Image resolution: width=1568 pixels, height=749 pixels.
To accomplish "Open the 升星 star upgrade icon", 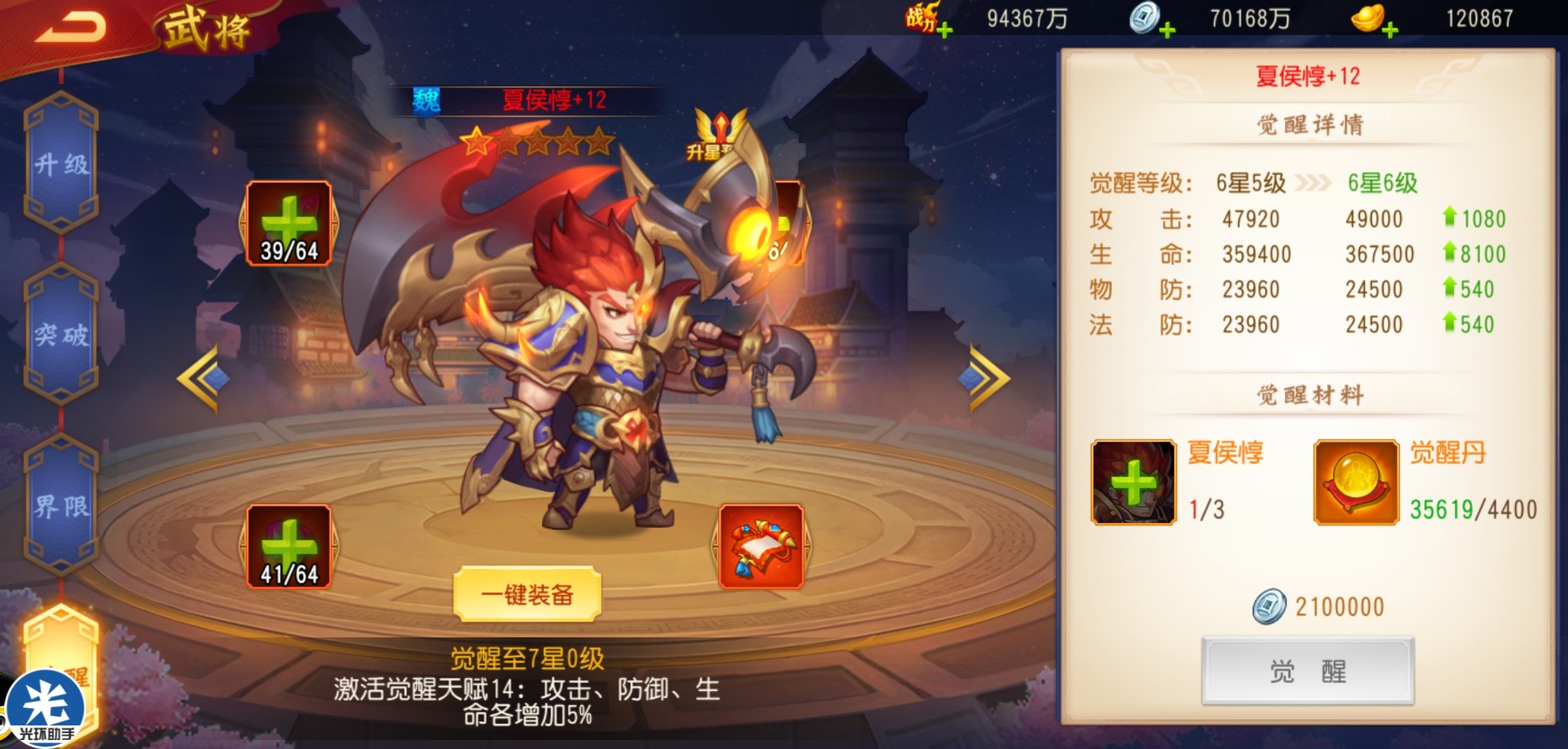I will 719,136.
